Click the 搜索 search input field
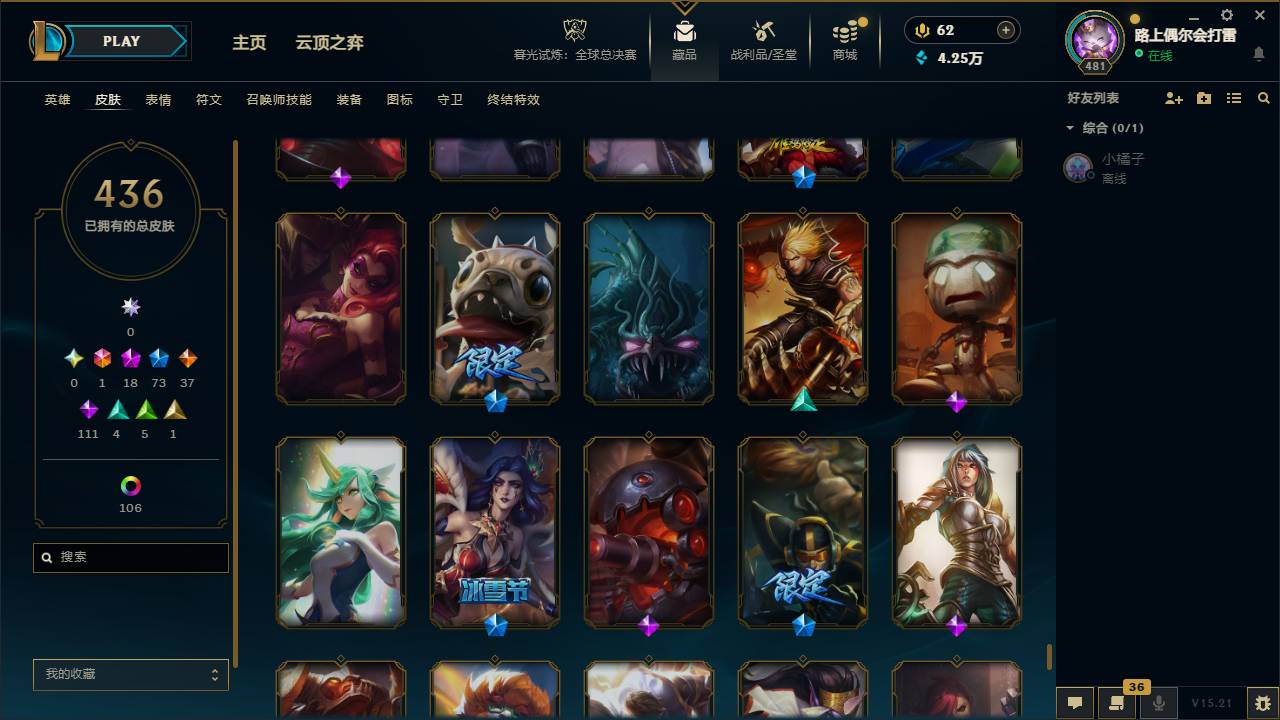This screenshot has height=720, width=1280. pos(130,557)
